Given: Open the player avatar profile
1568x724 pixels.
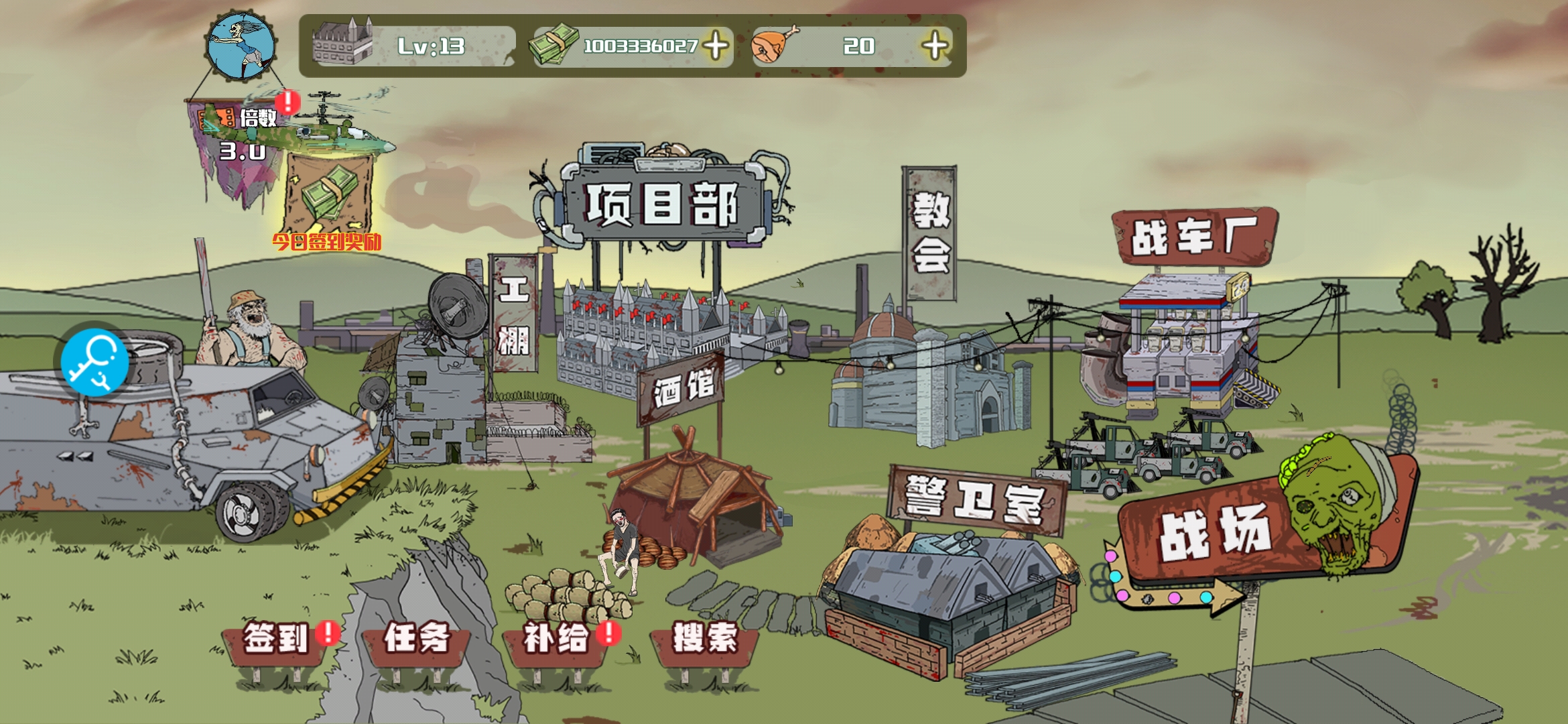Looking at the screenshot, I should [241, 46].
